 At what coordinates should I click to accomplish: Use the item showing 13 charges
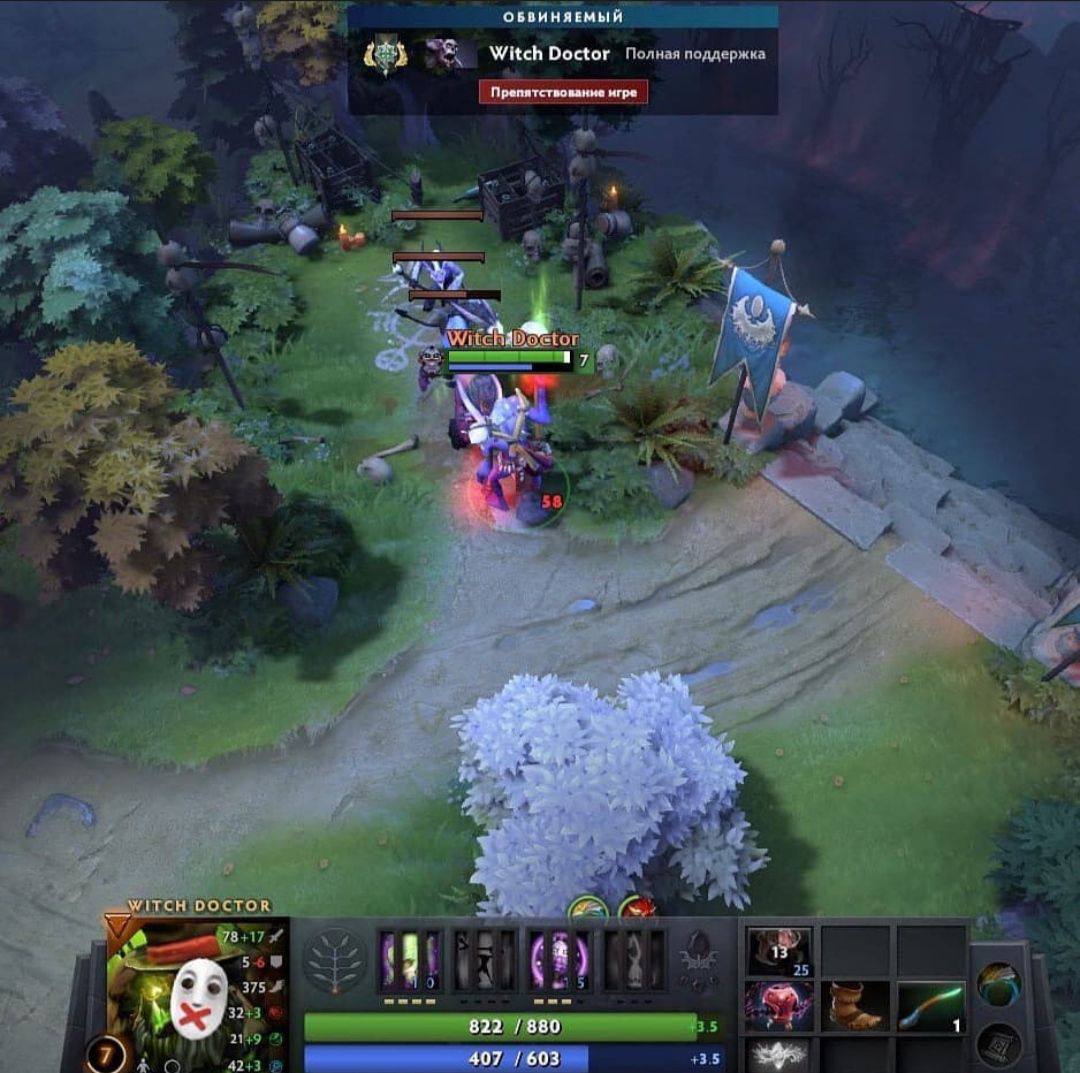point(779,952)
